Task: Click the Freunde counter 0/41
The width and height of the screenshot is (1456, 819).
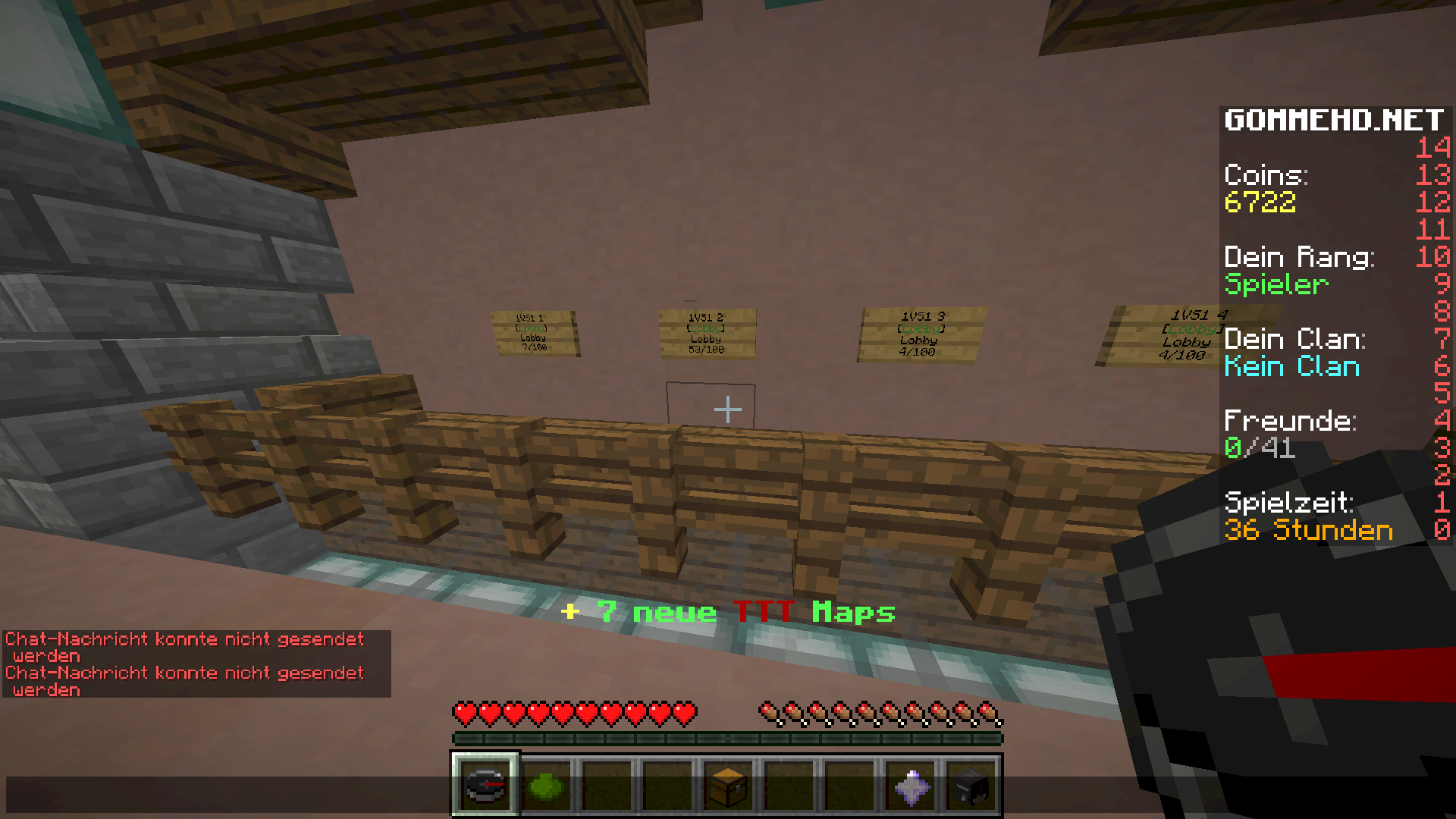Action: (x=1262, y=449)
